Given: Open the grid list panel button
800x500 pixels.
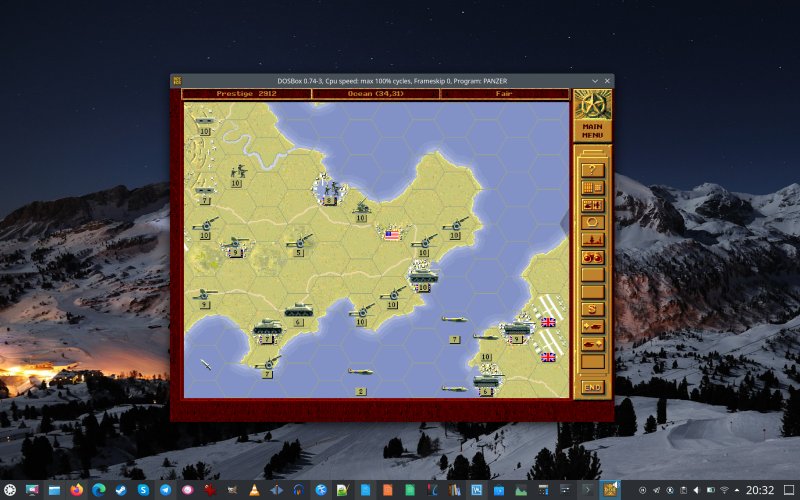Looking at the screenshot, I should click(592, 187).
